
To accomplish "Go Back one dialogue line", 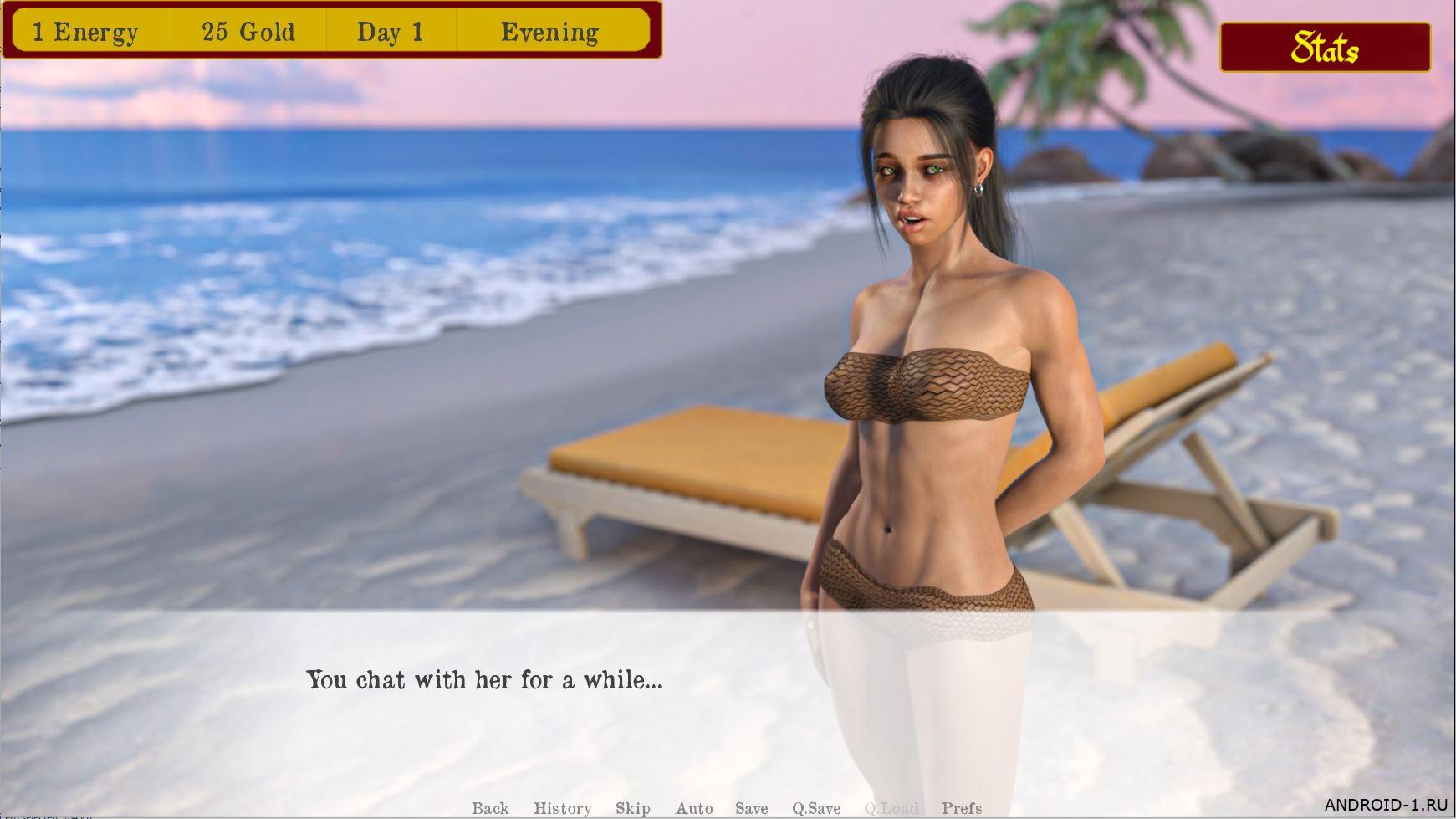I will pos(490,808).
